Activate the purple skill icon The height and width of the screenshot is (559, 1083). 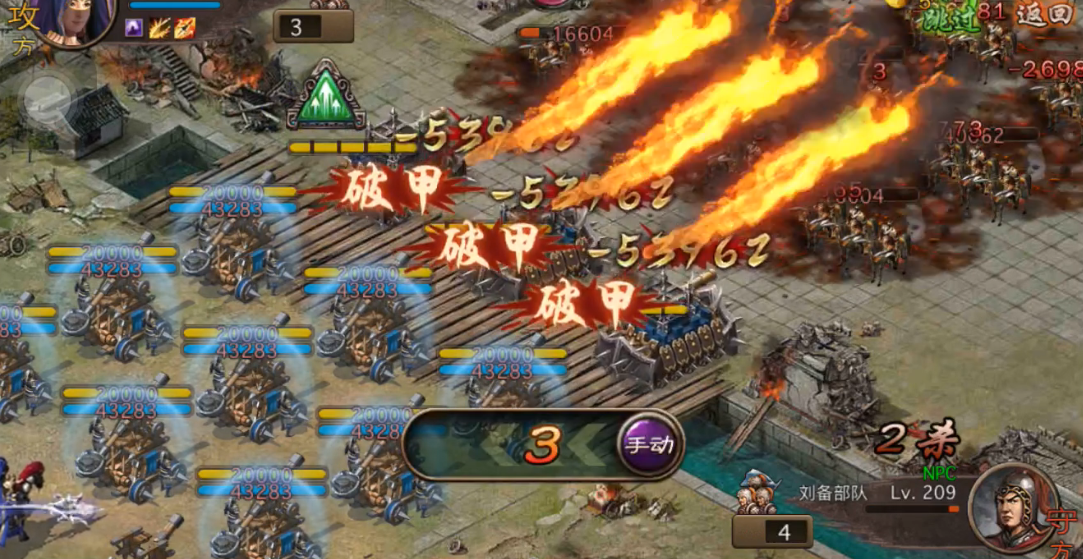[x=134, y=29]
